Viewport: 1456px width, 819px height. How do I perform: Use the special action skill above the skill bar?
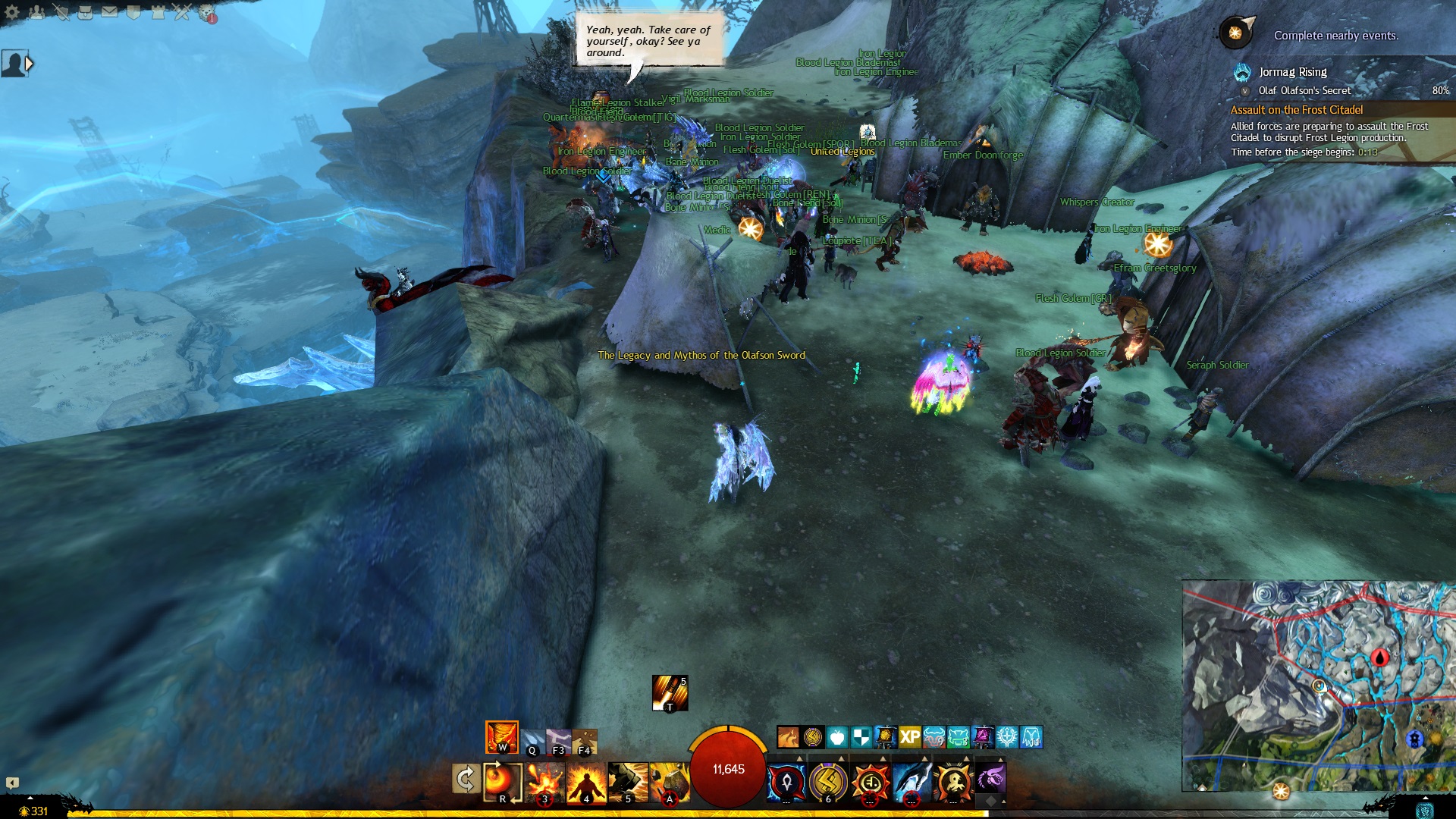pos(670,693)
